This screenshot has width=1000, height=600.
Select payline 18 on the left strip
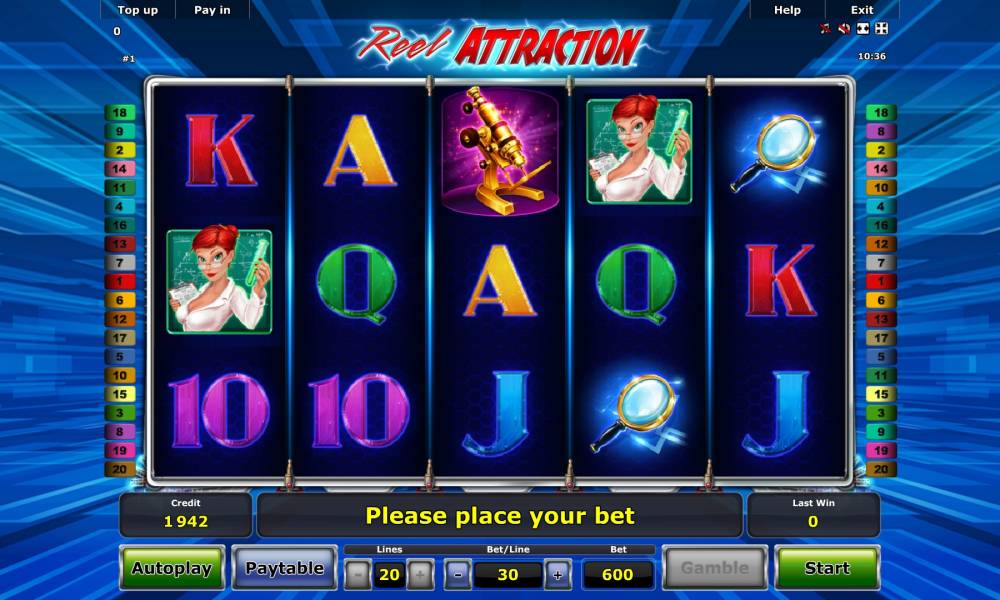(x=119, y=113)
